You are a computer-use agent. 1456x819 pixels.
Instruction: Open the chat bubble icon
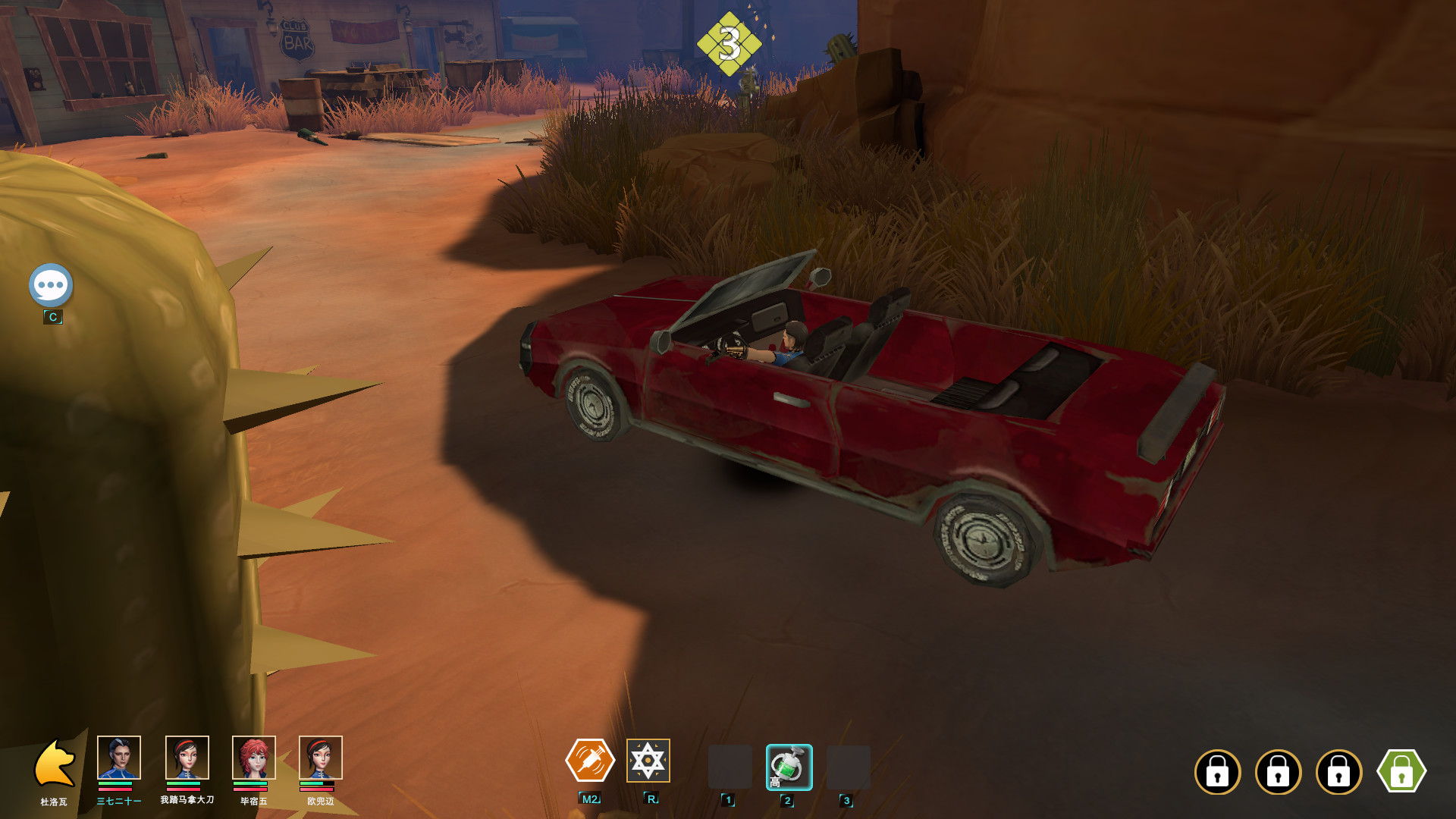(x=51, y=285)
